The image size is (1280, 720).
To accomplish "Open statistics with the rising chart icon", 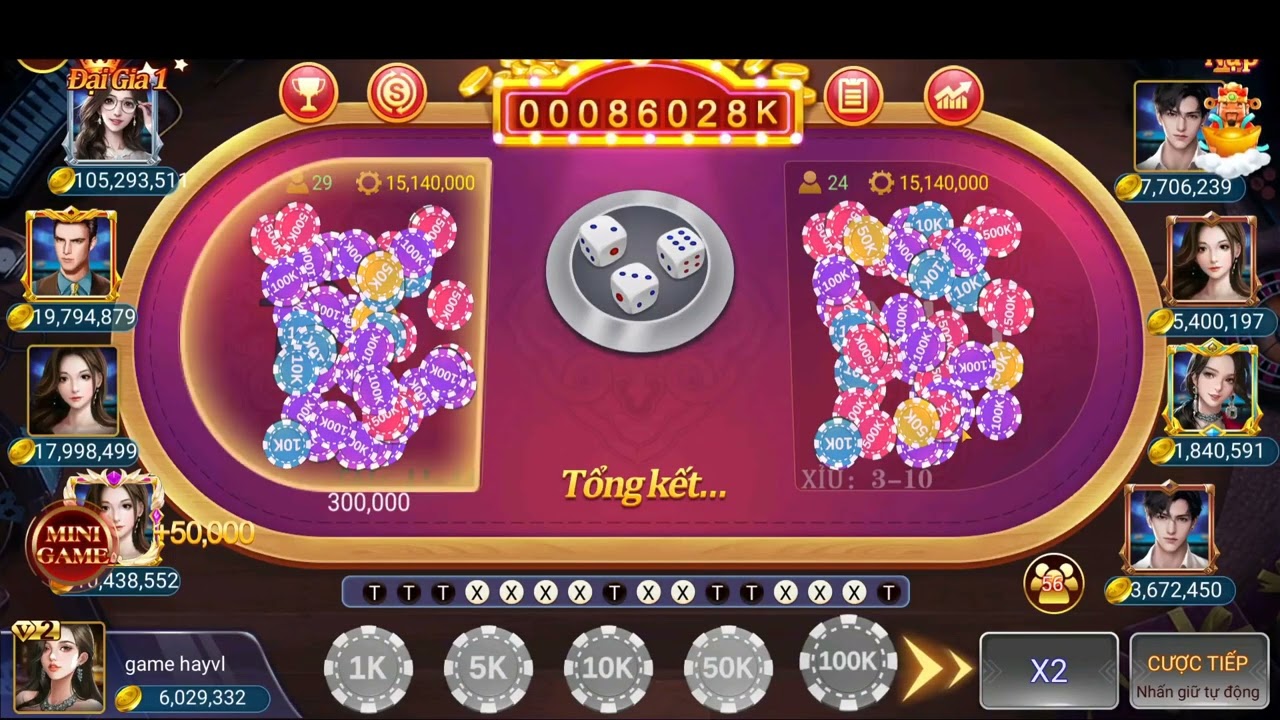I will click(x=952, y=97).
